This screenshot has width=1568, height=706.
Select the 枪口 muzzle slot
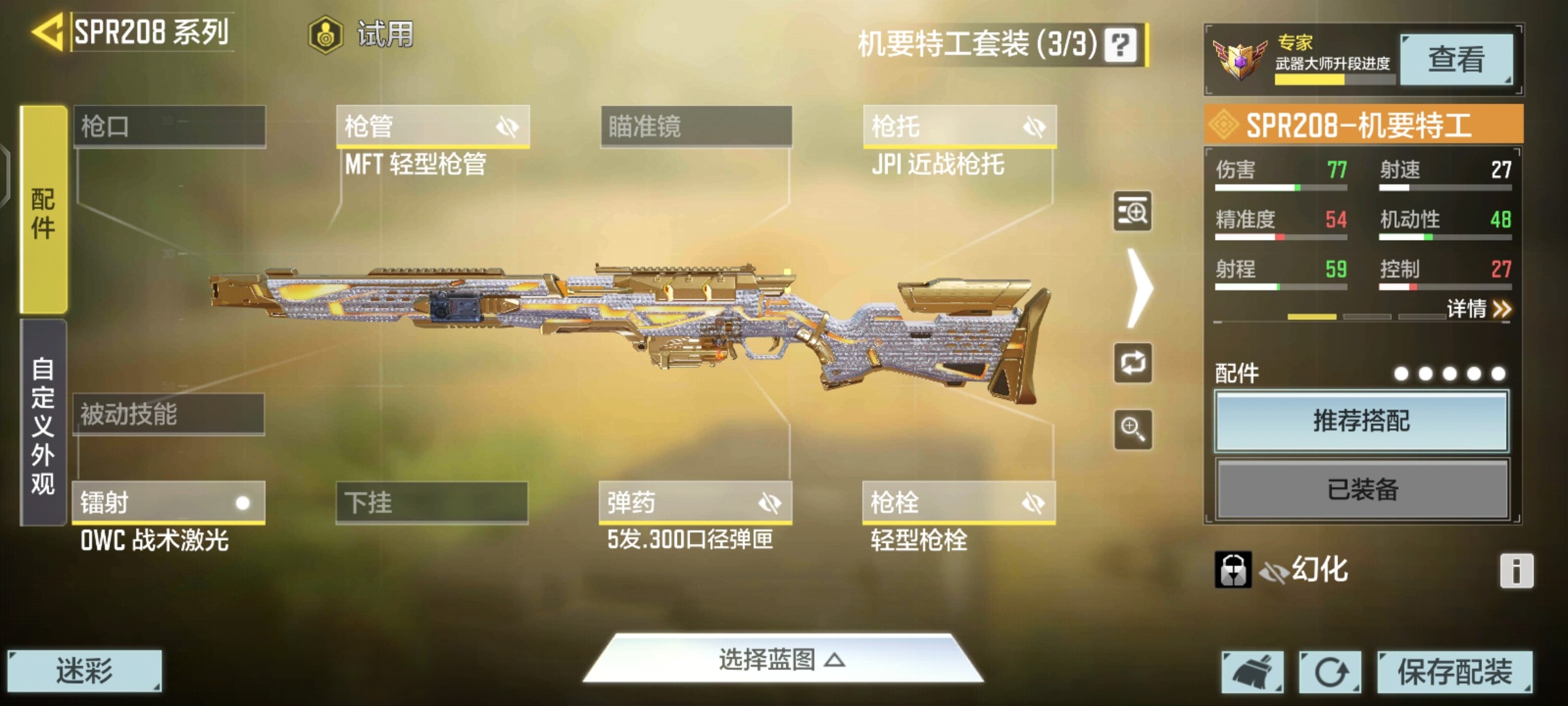point(169,126)
